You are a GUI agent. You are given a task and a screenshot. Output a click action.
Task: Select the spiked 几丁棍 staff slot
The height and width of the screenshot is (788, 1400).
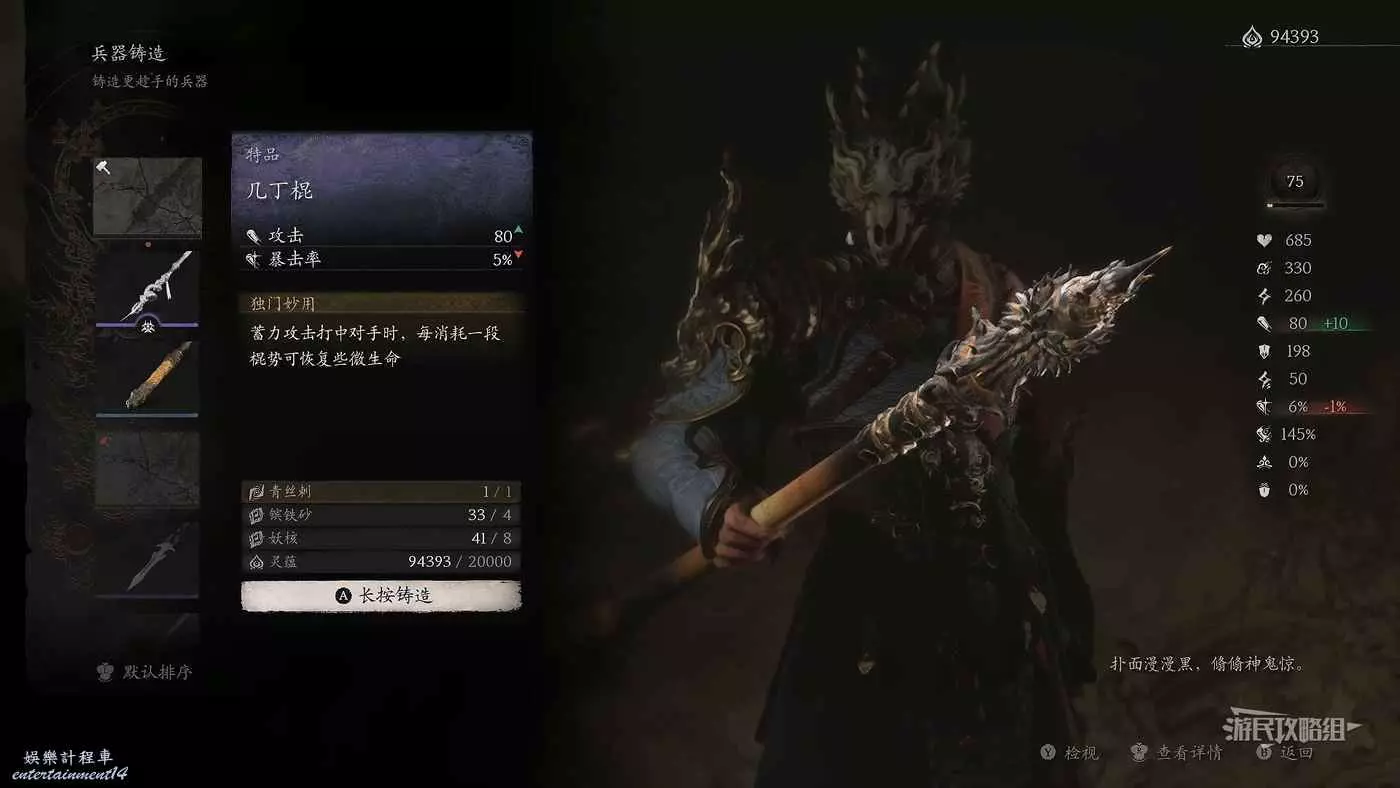coord(147,286)
